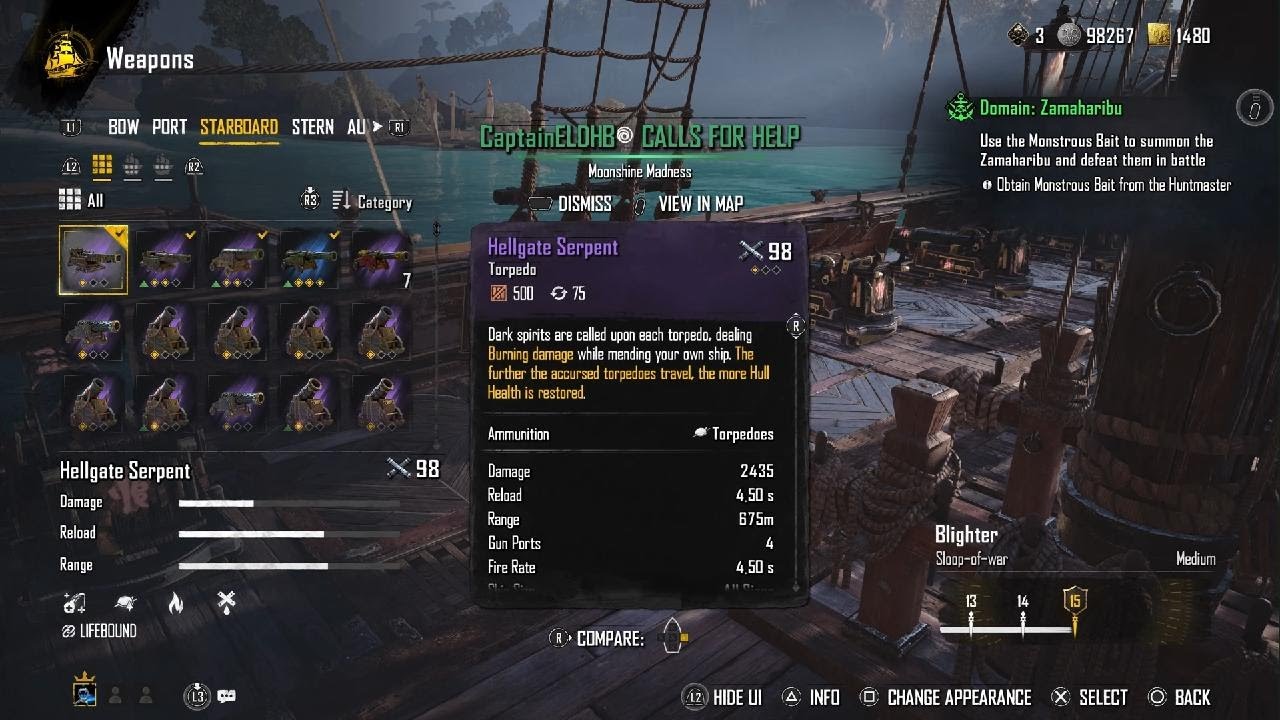Switch to the STERN weapons tab
Image resolution: width=1280 pixels, height=720 pixels.
[x=312, y=127]
